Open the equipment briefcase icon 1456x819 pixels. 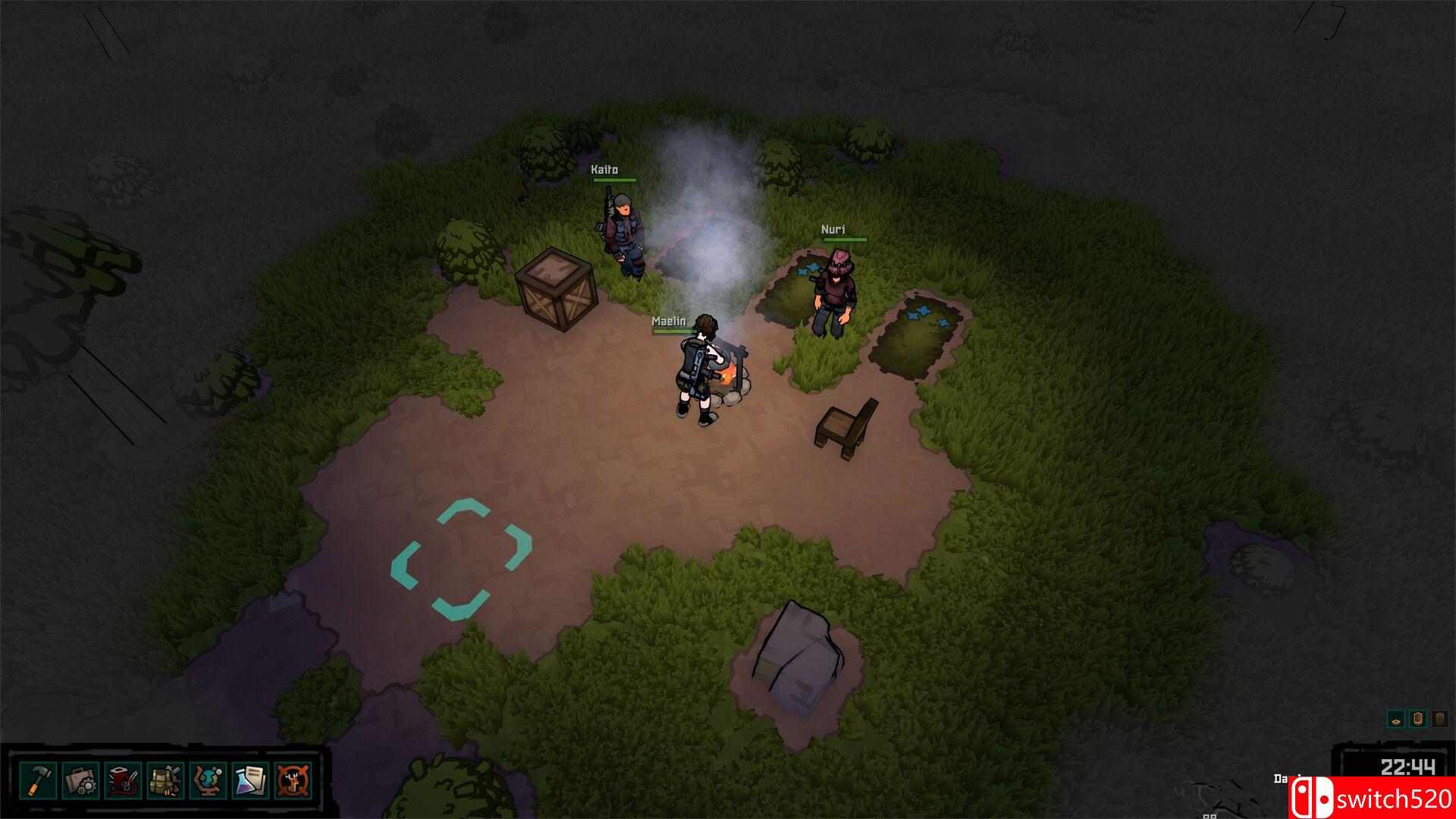coord(80,777)
